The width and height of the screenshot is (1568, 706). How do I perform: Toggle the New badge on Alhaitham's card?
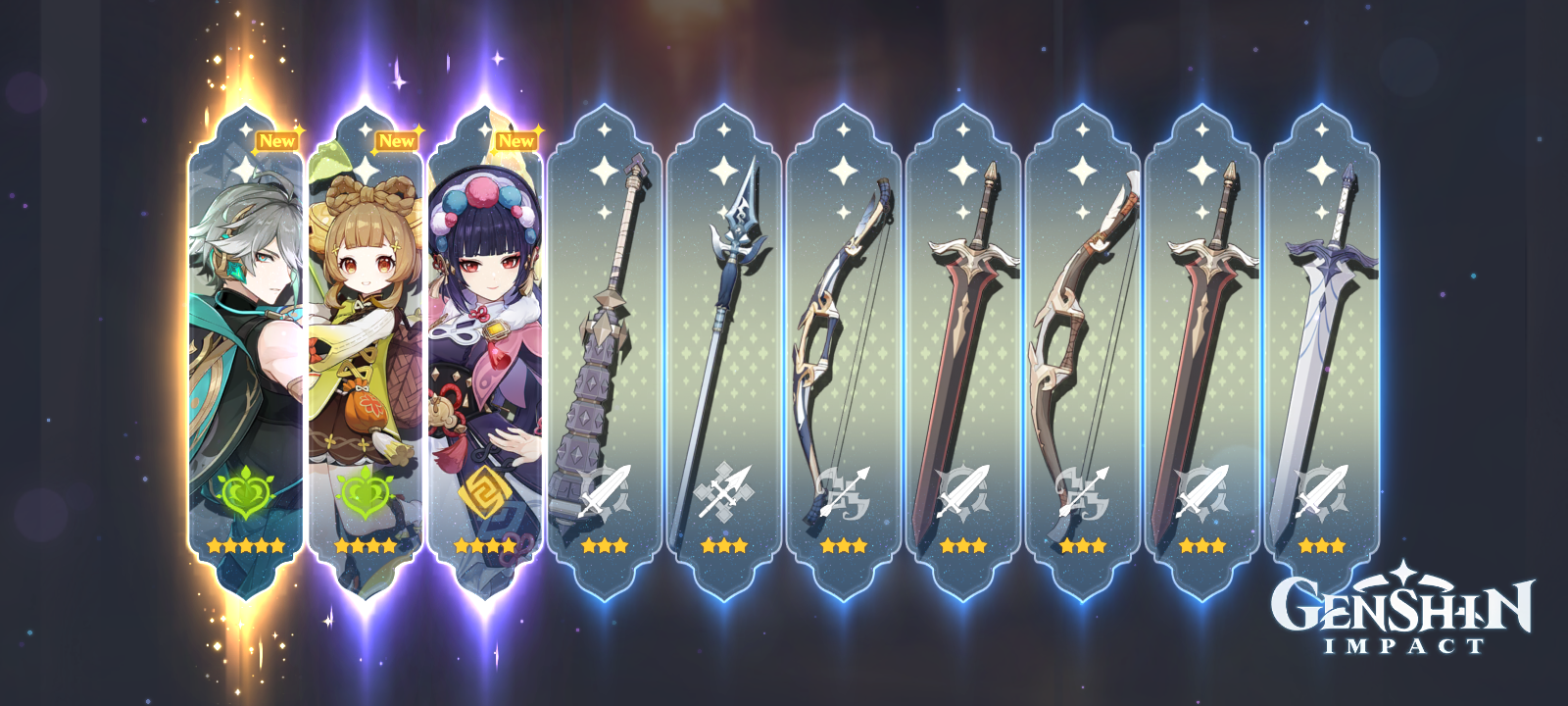277,140
